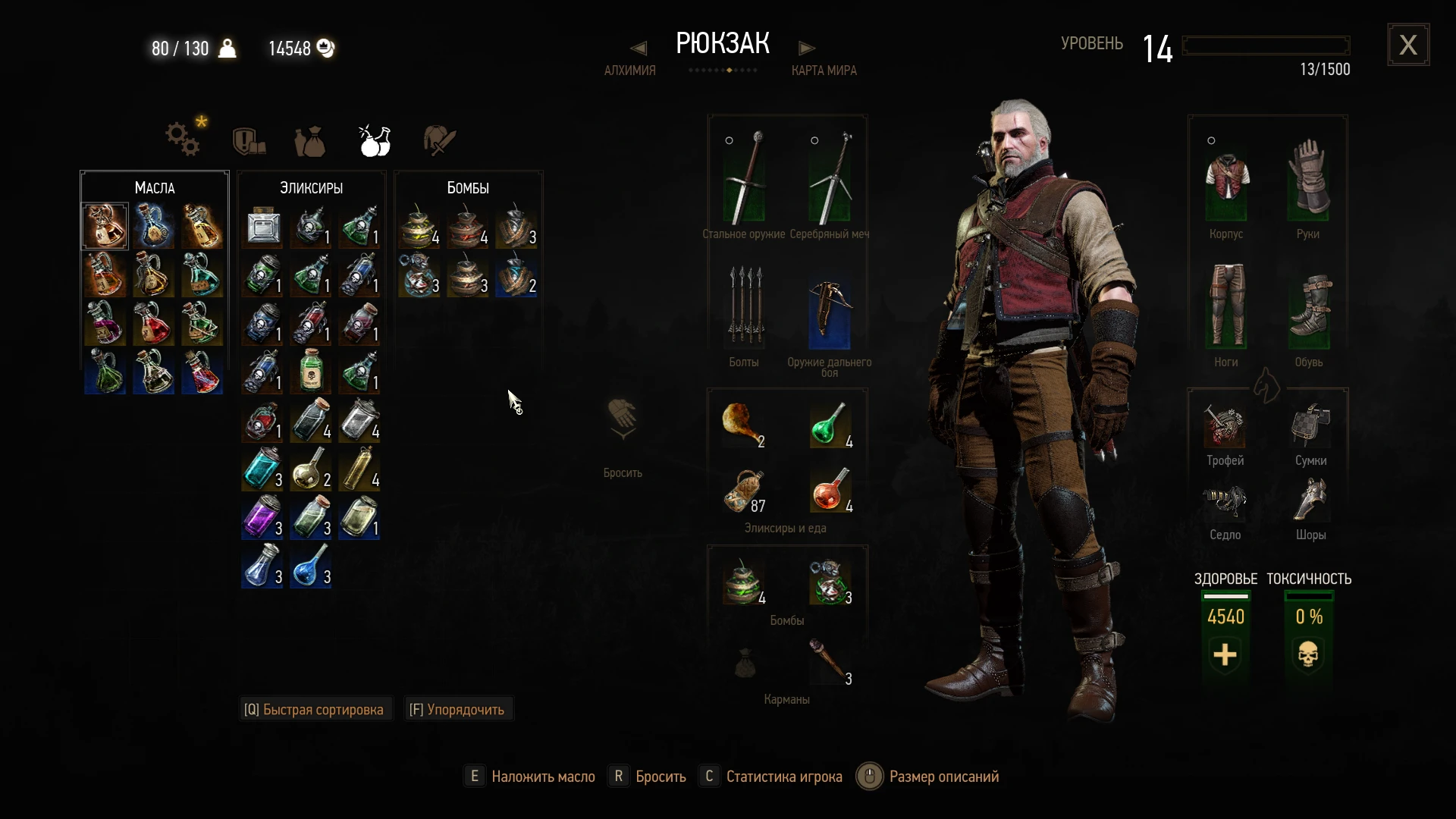
Task: Open the alchemy items filter with flask icon
Action: [375, 140]
